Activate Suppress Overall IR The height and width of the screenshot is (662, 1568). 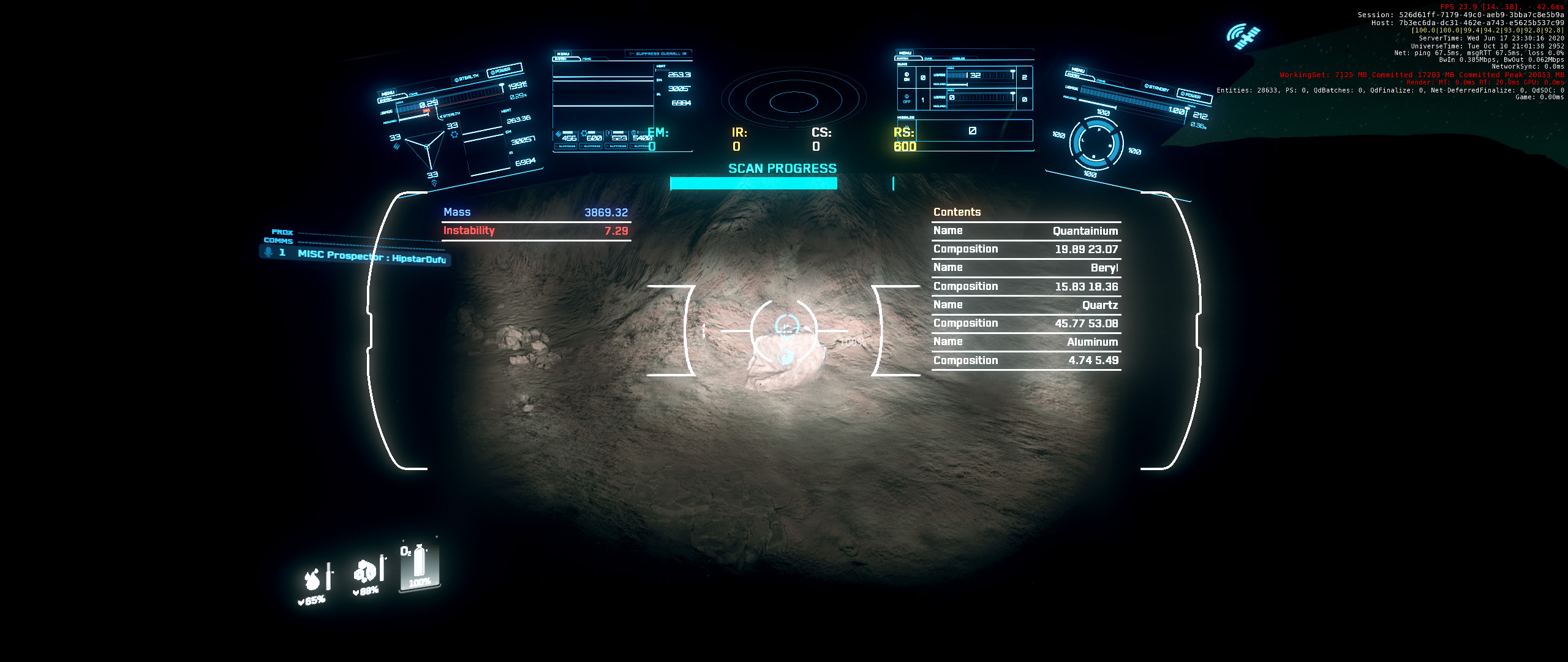658,54
